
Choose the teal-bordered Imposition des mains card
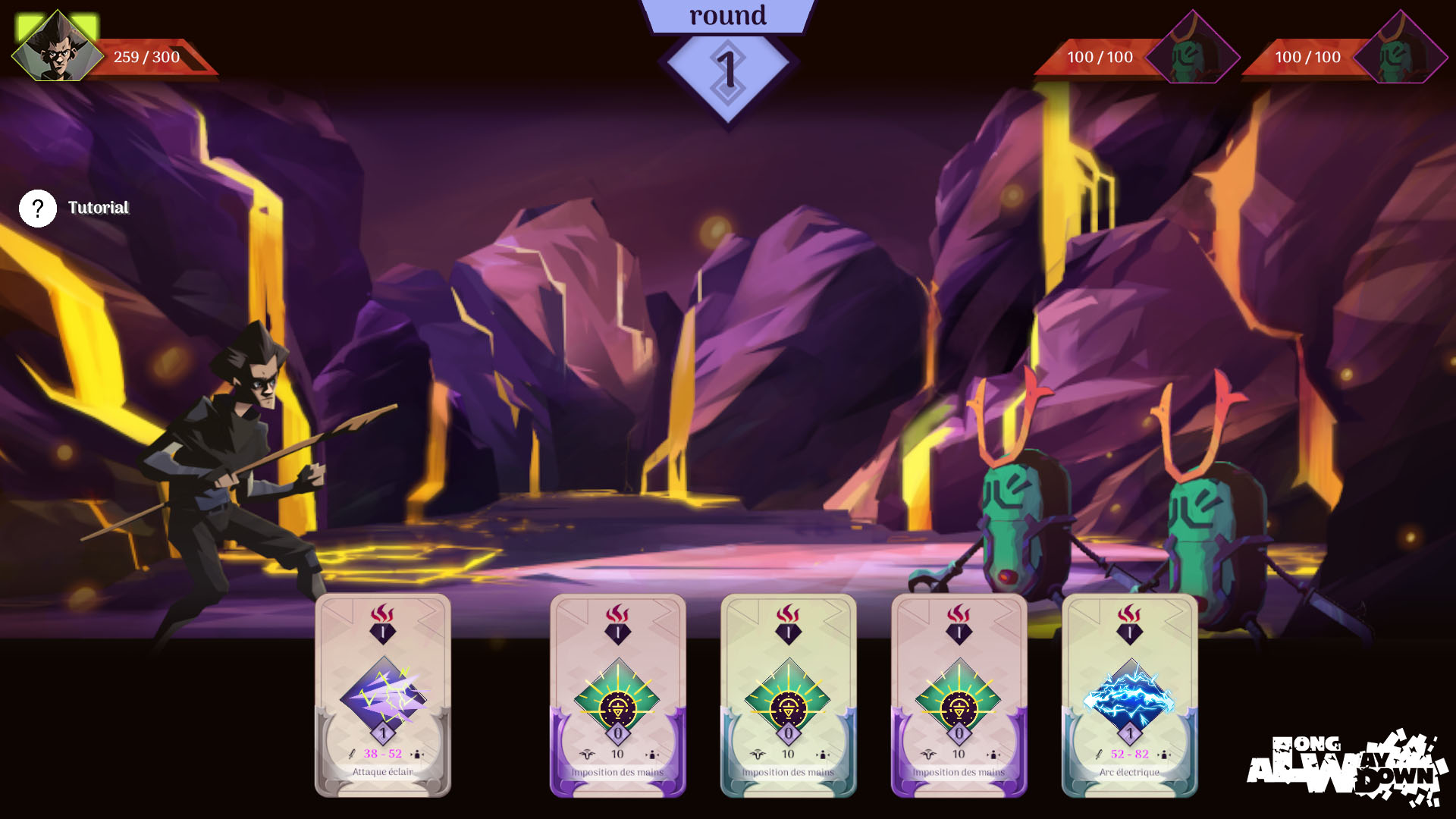click(788, 695)
